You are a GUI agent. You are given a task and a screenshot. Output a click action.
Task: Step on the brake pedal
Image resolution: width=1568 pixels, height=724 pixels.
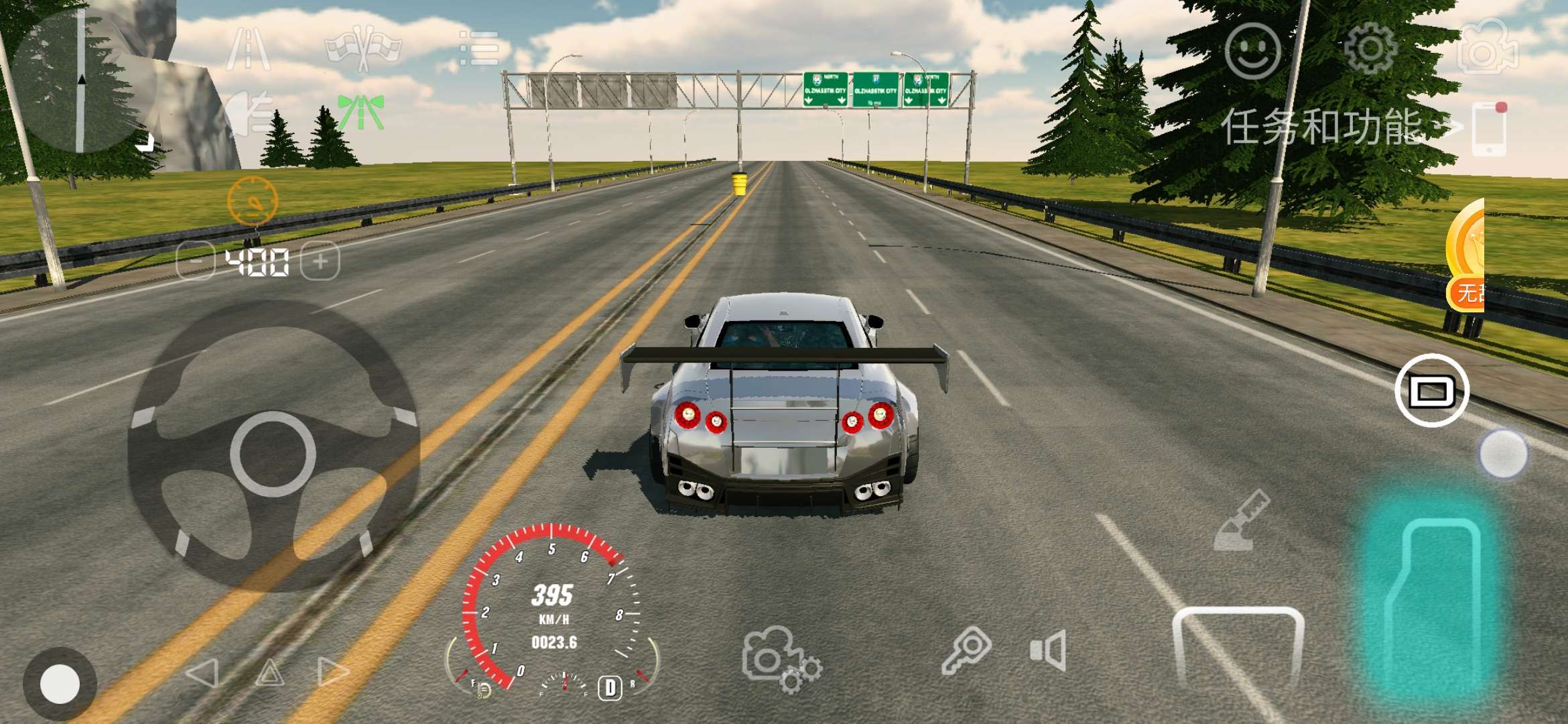coord(1238,647)
